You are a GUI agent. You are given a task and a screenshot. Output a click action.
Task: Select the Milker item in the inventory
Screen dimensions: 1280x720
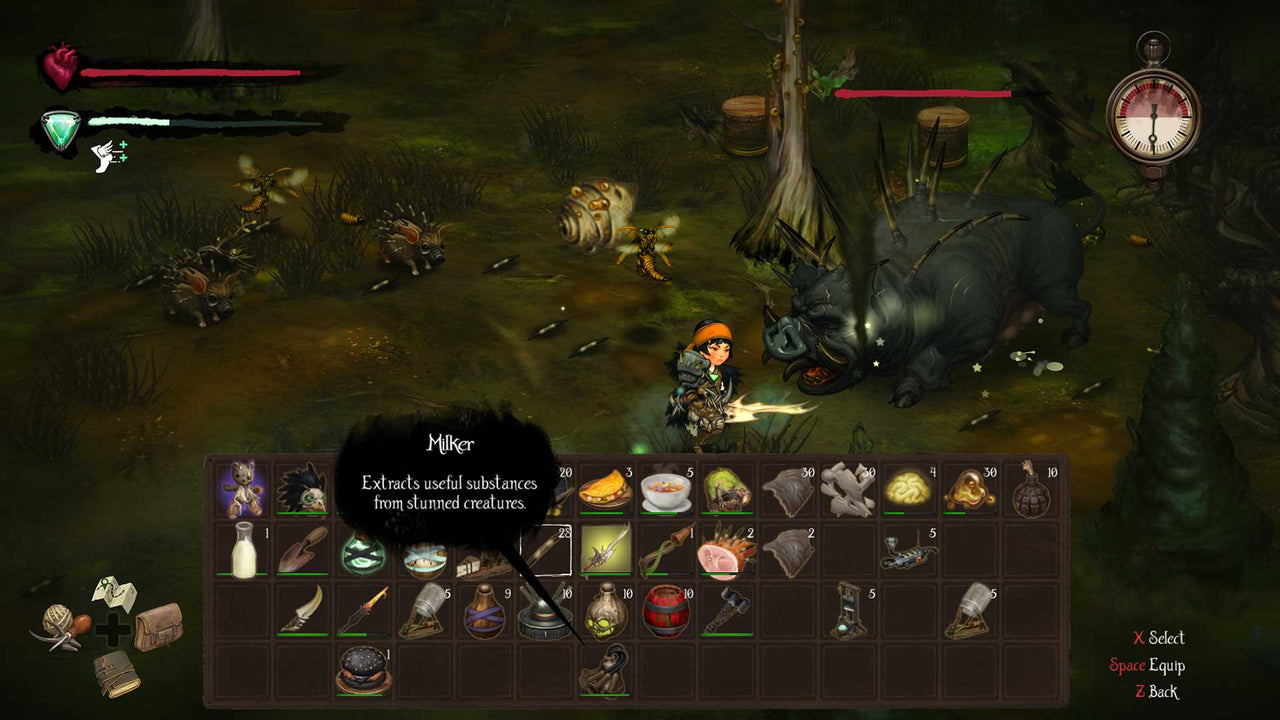click(604, 668)
